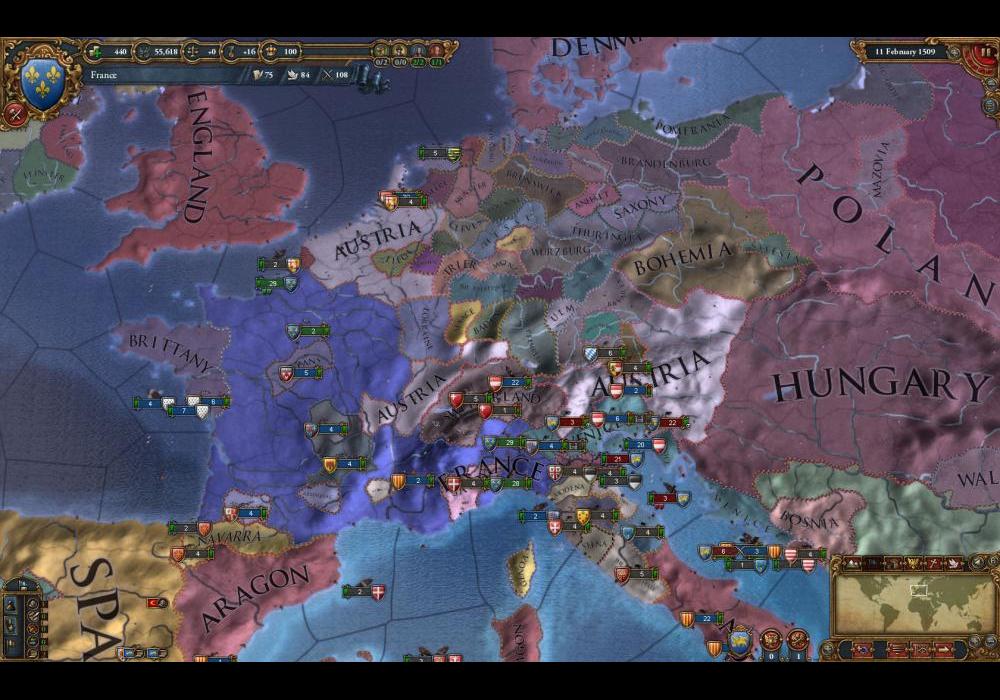Pause the game with the top-right button
The width and height of the screenshot is (1000, 700).
pyautogui.click(x=987, y=51)
